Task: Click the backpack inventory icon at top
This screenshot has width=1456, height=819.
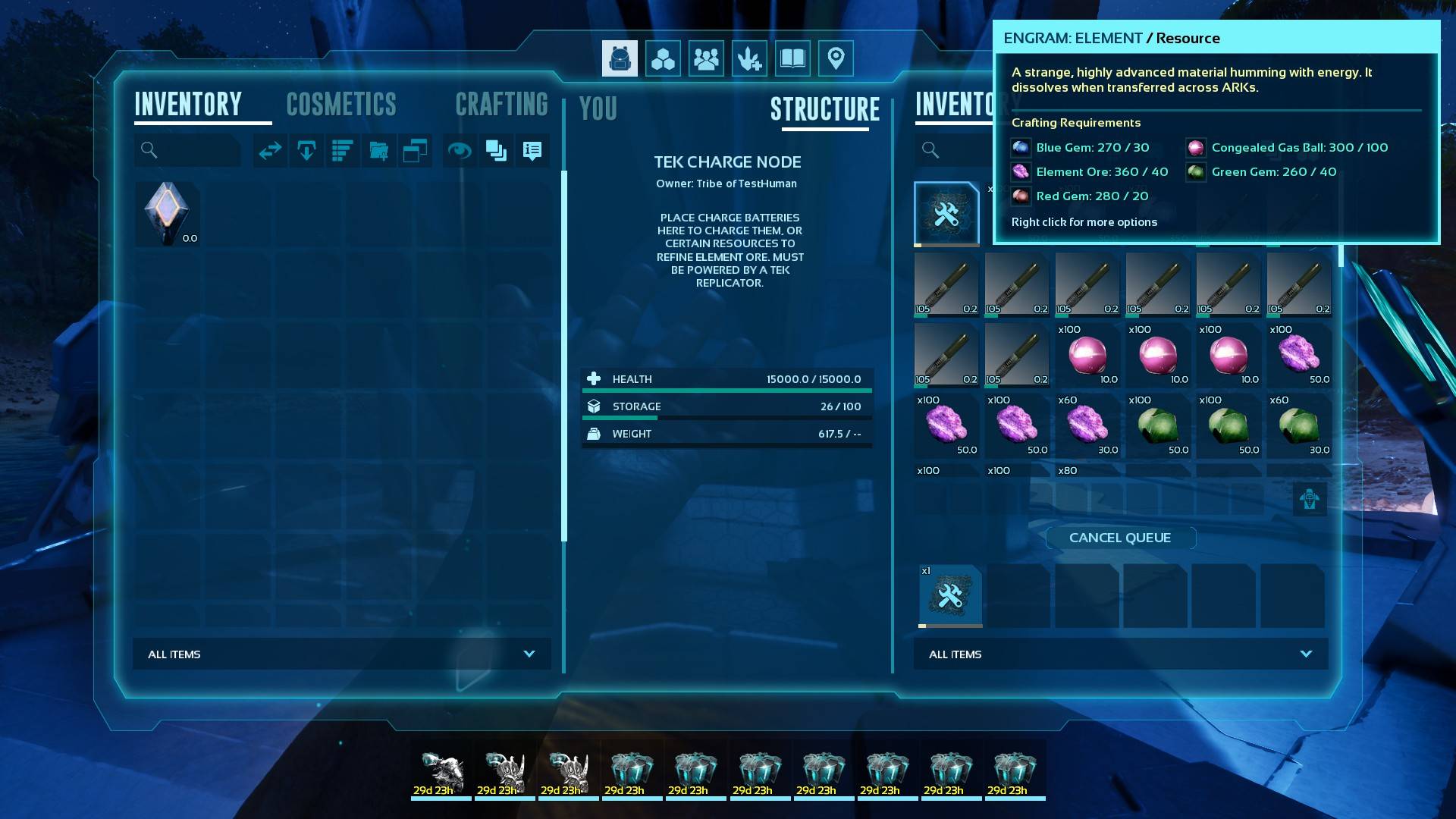Action: click(620, 58)
